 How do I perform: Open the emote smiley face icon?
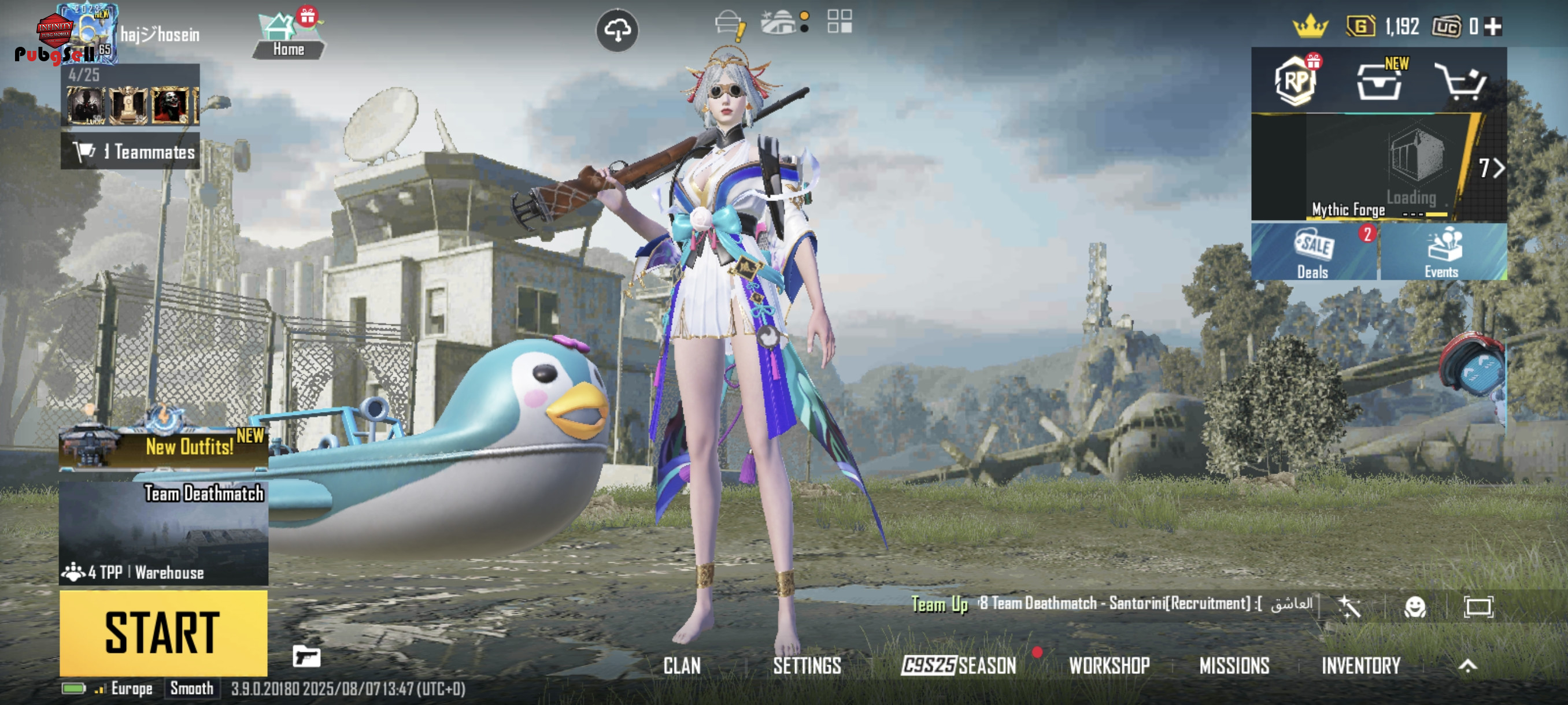coord(1415,606)
